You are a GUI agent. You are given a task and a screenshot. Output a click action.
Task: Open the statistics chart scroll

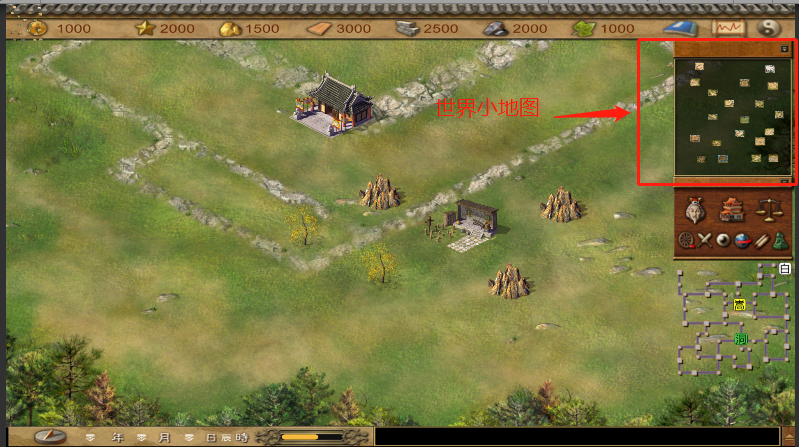(727, 28)
